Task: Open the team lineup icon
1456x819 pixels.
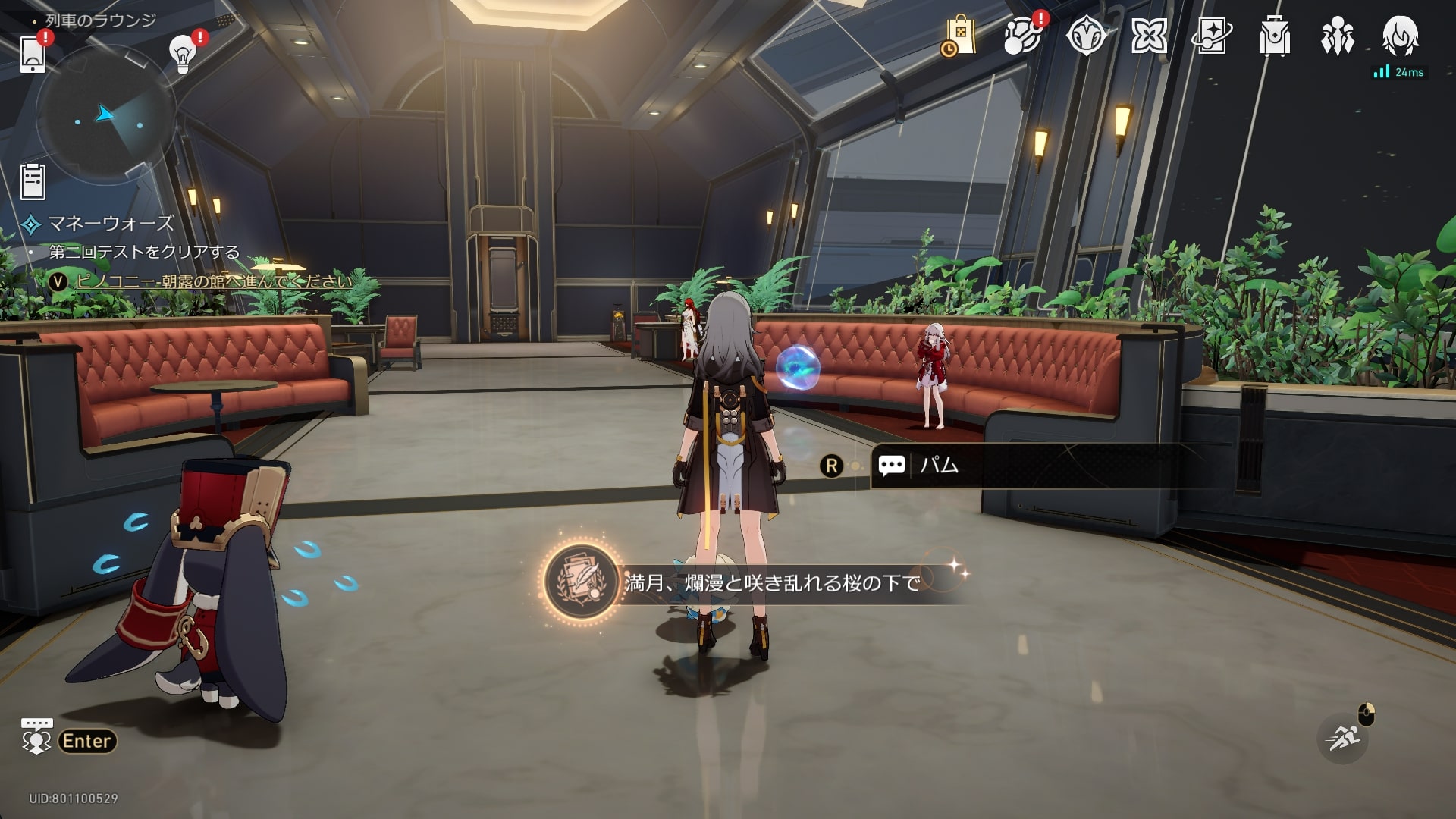Action: (x=1337, y=36)
